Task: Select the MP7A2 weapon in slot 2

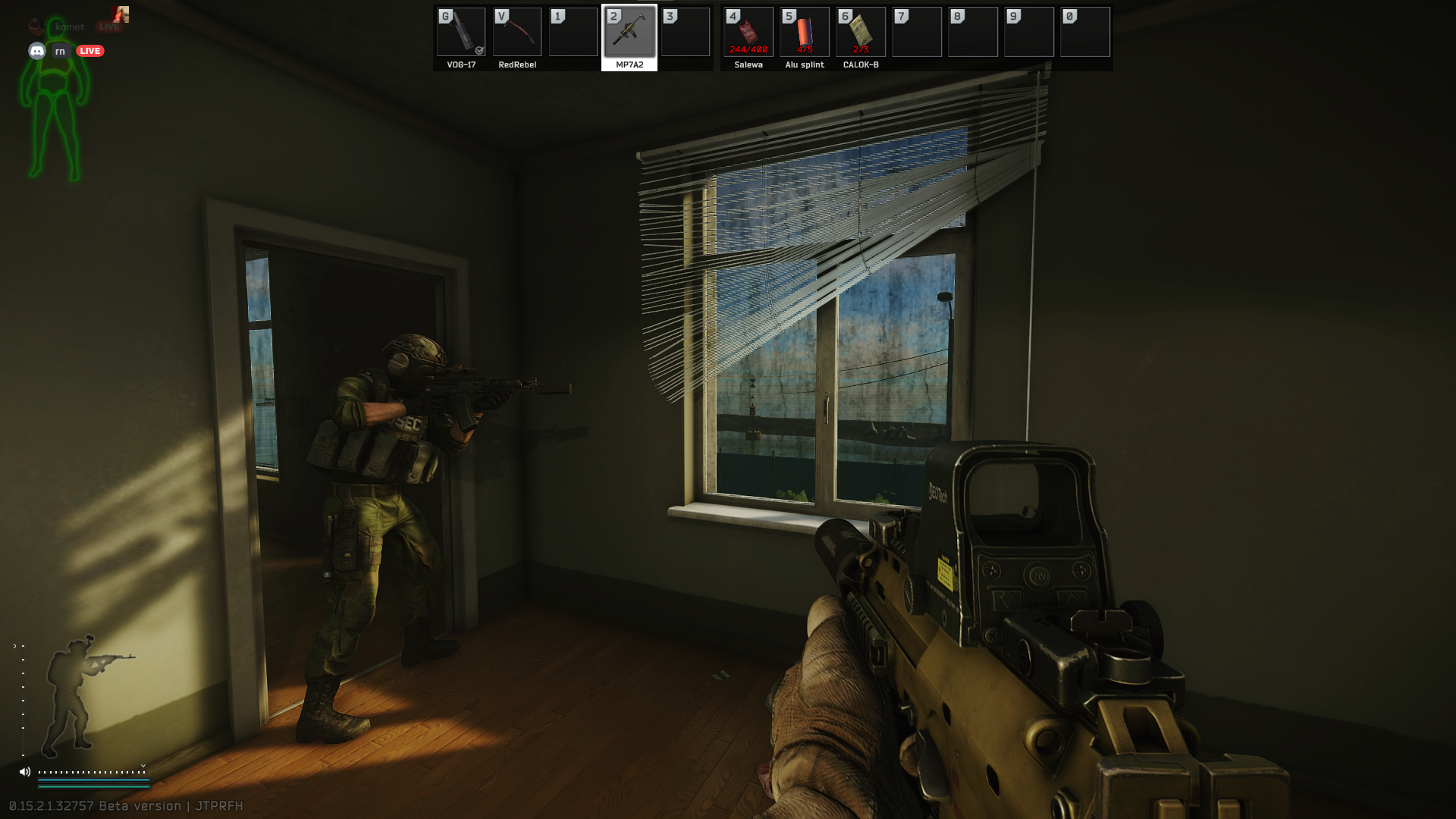Action: tap(629, 32)
